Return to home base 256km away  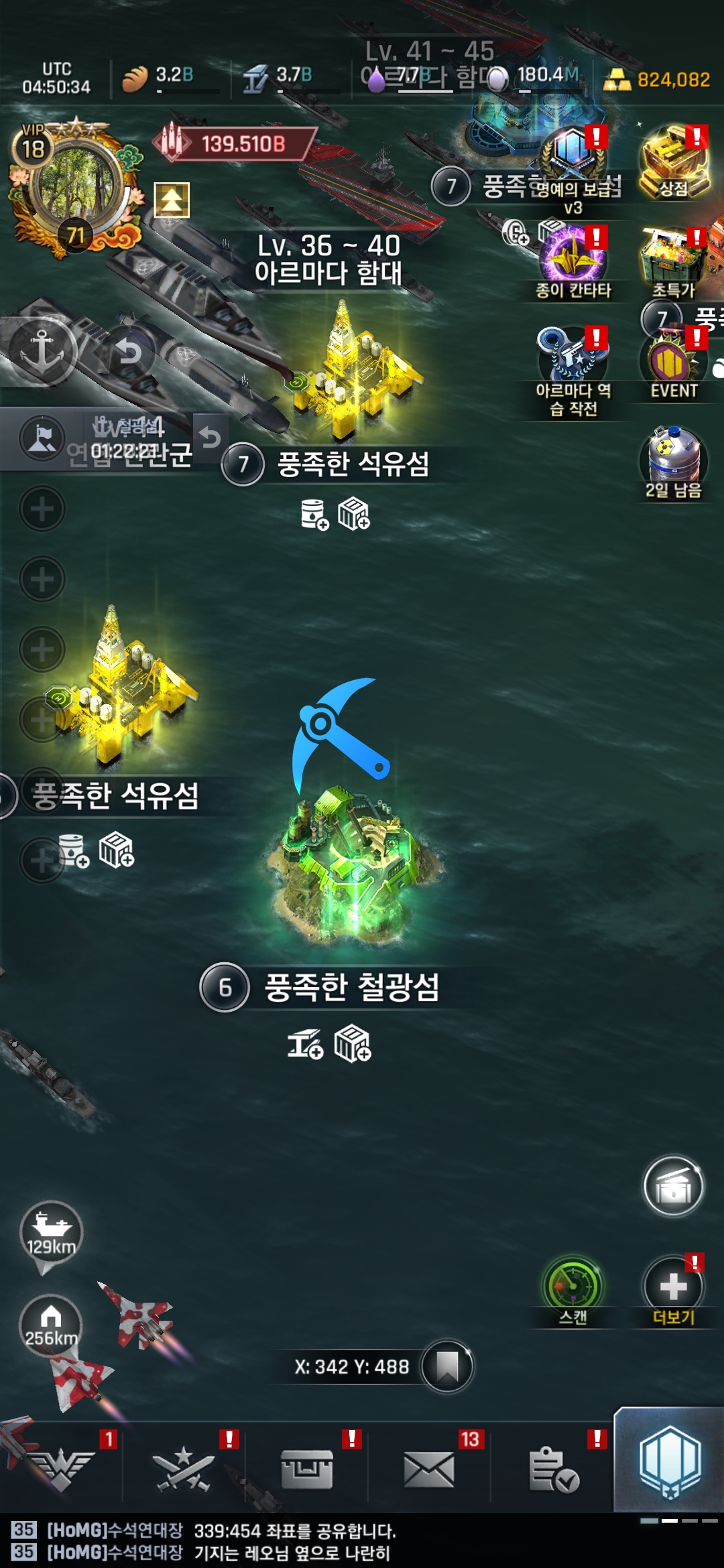tap(51, 1325)
